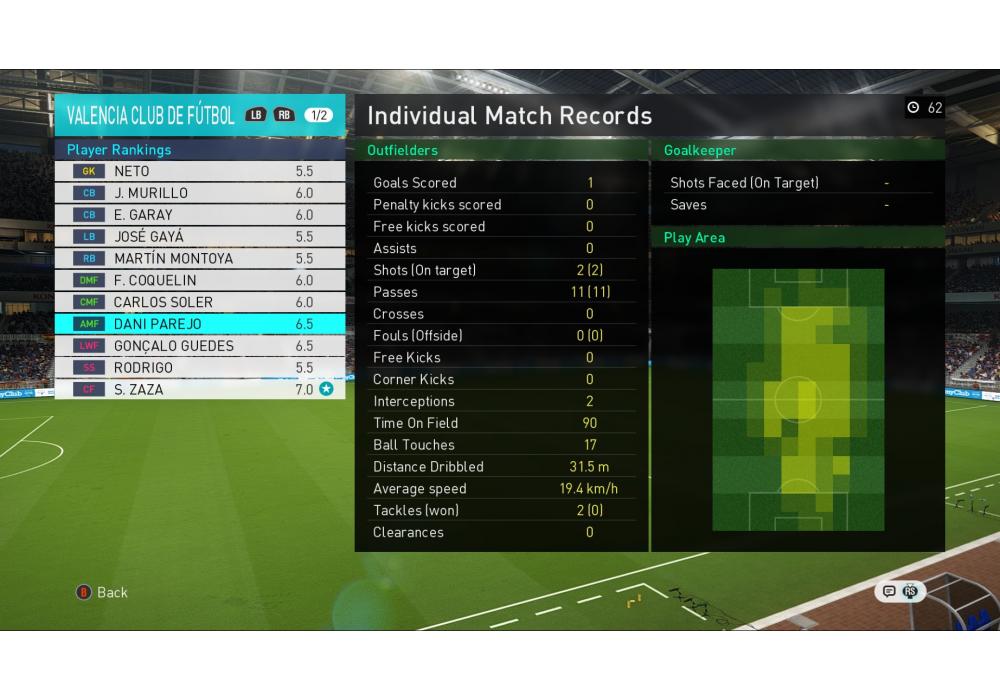Show José Gayà's match records
The width and height of the screenshot is (1000, 700).
click(199, 237)
